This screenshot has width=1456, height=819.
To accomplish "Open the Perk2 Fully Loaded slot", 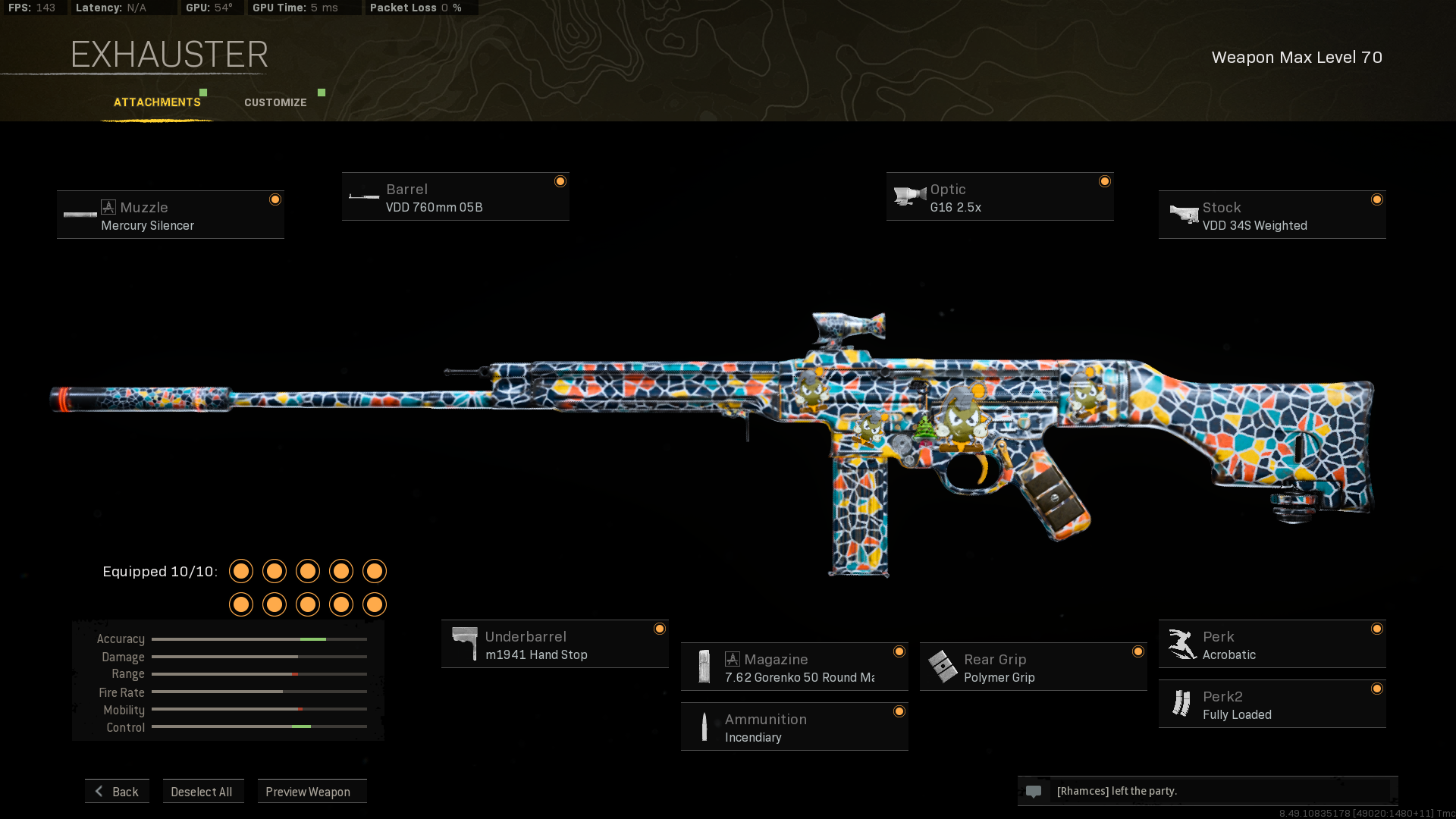I will coord(1272,704).
